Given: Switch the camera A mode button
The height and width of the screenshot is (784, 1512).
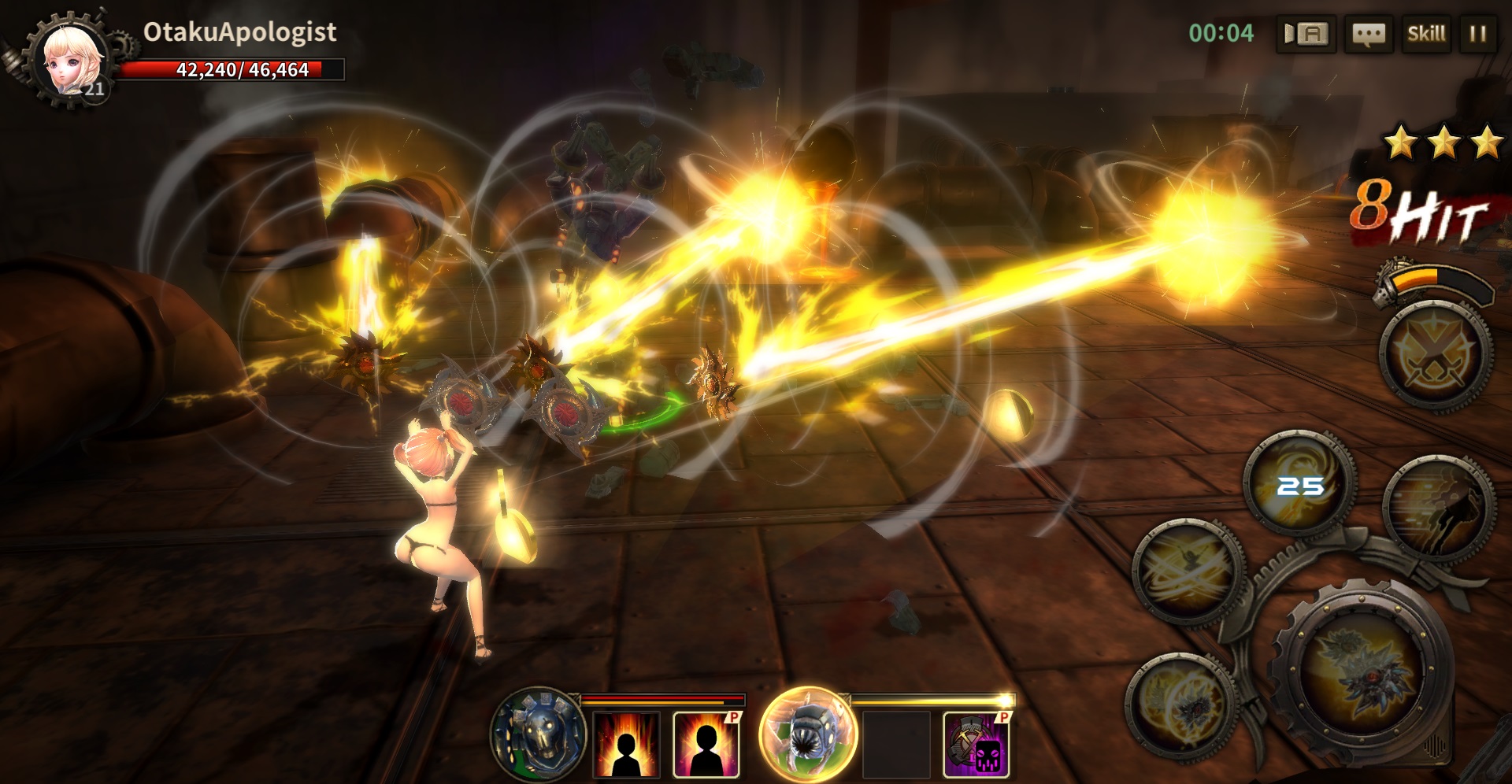Looking at the screenshot, I should (x=1306, y=34).
